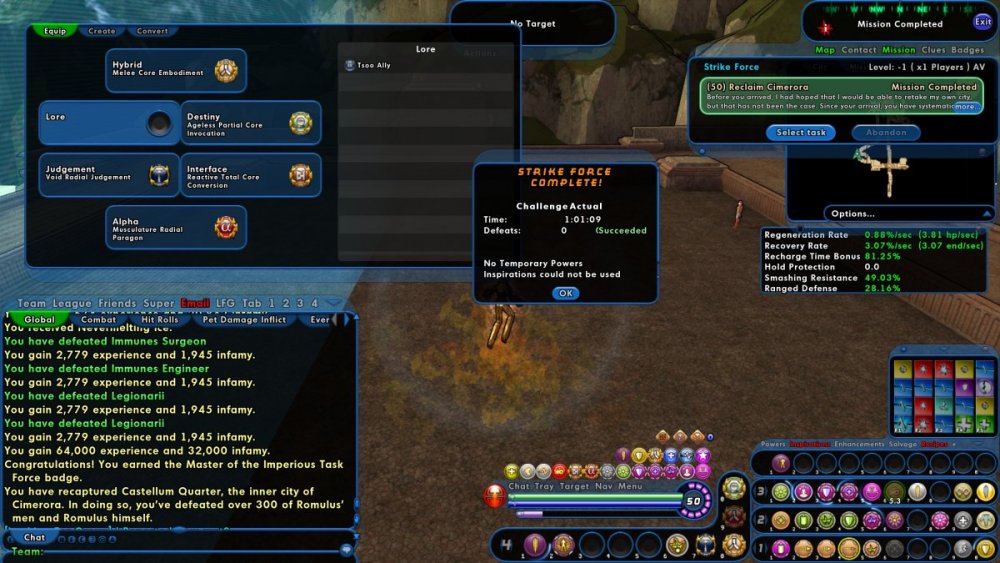Switch chat to Hit Rolls tab
The height and width of the screenshot is (563, 1000).
point(161,320)
